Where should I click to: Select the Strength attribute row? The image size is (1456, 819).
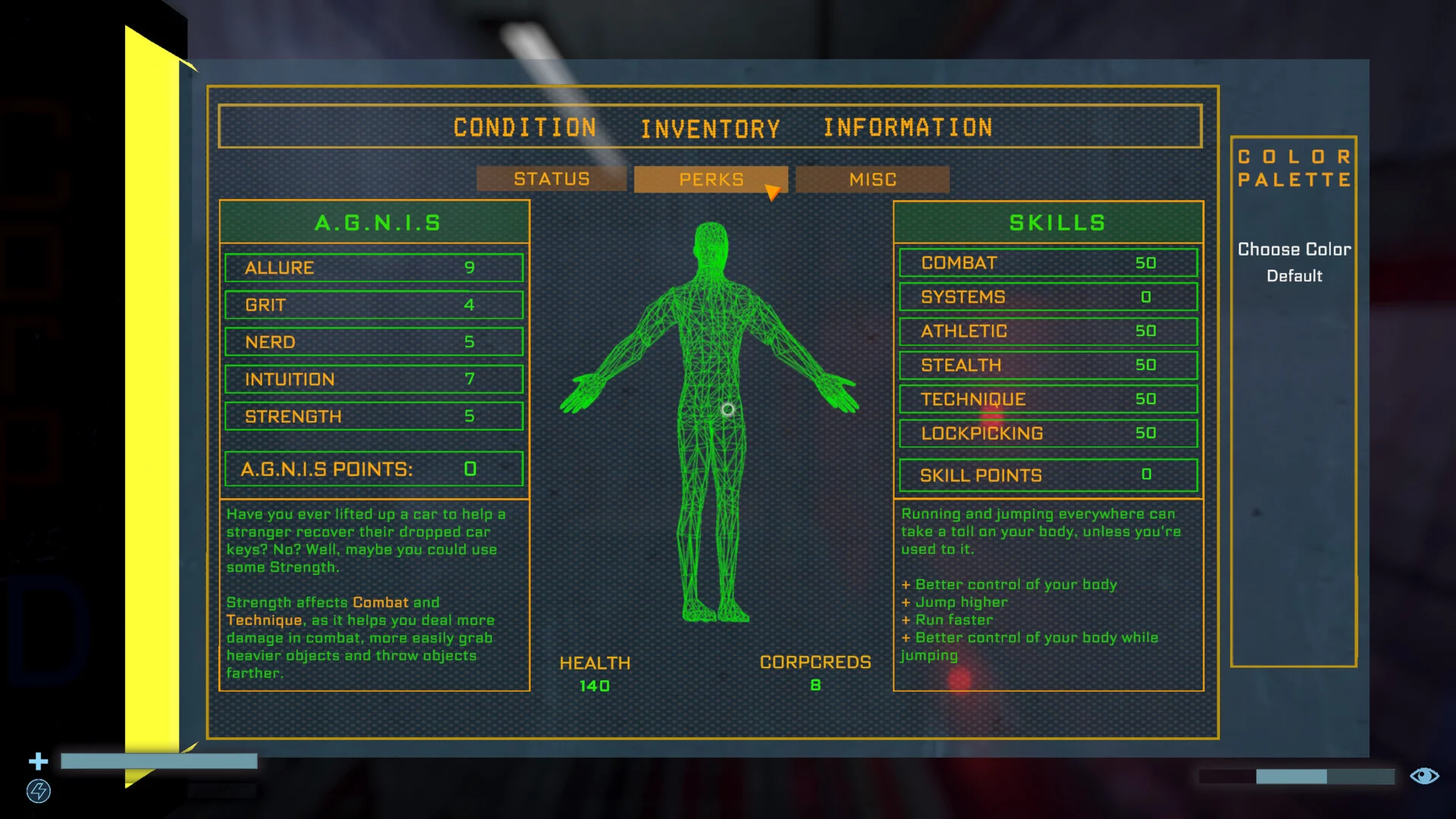point(374,416)
